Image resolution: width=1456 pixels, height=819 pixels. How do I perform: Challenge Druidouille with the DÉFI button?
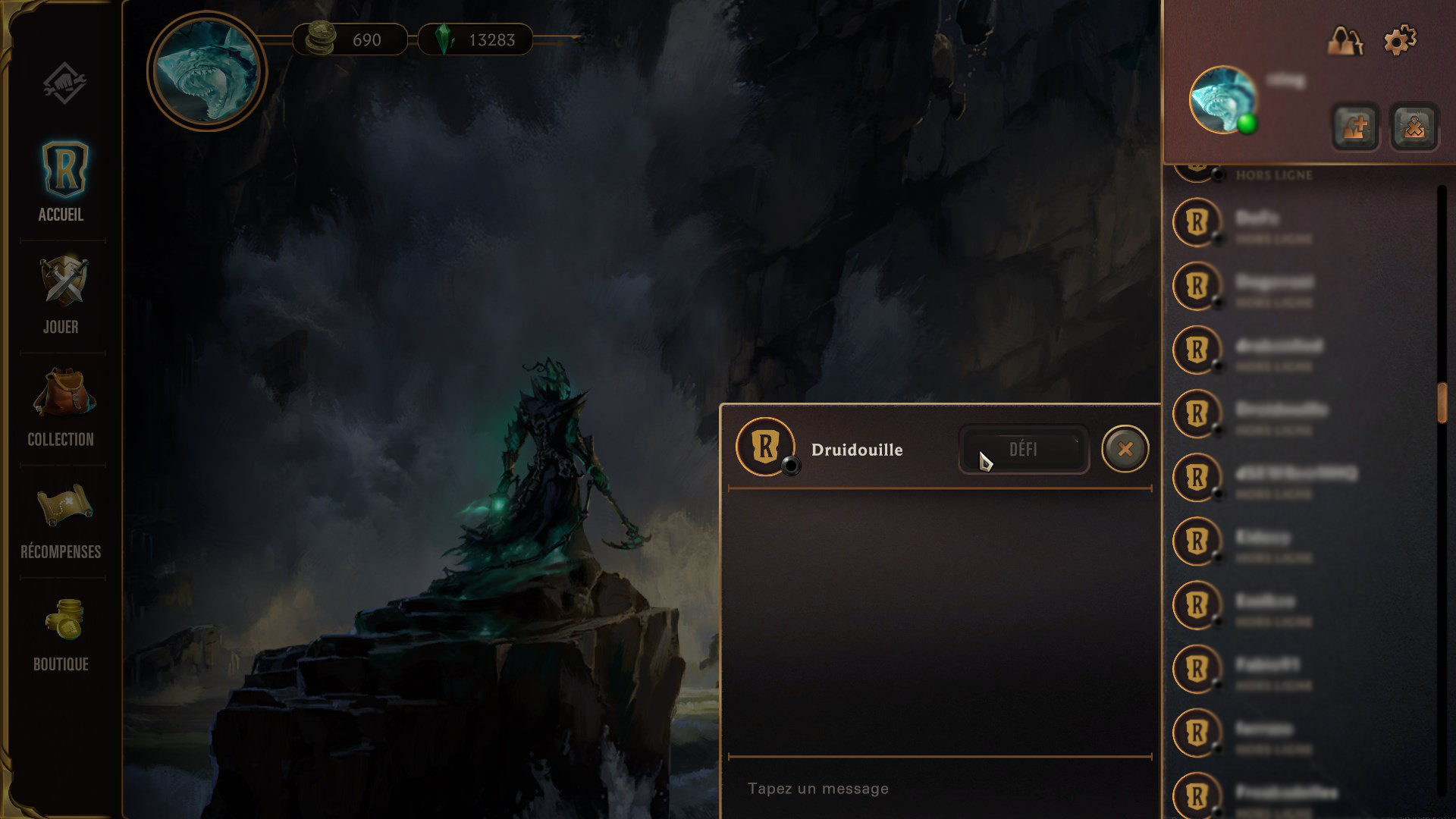pos(1023,449)
